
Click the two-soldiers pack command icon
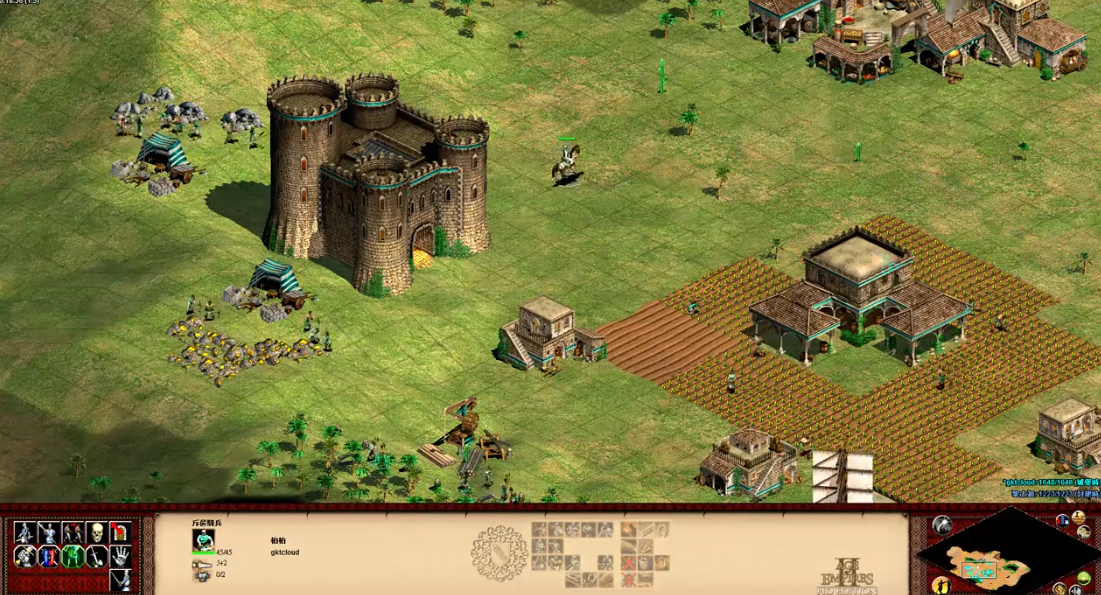(x=72, y=532)
